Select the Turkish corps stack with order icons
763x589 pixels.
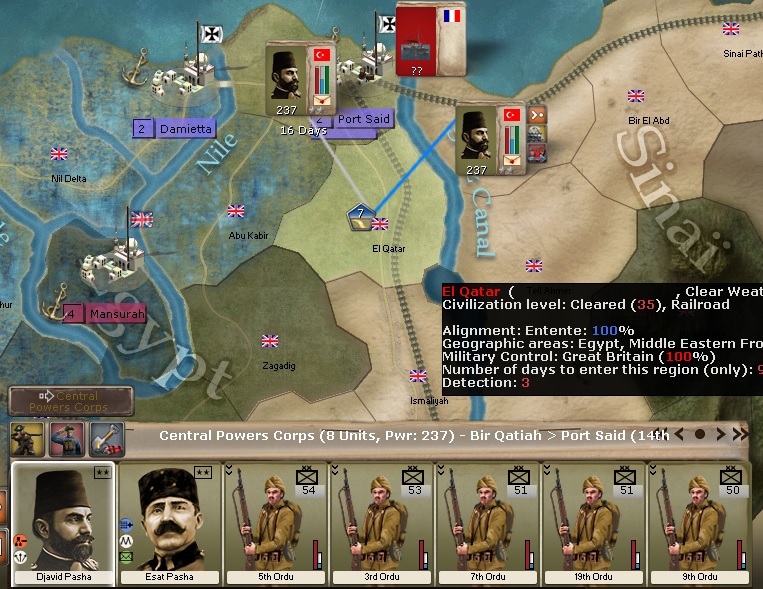click(490, 139)
